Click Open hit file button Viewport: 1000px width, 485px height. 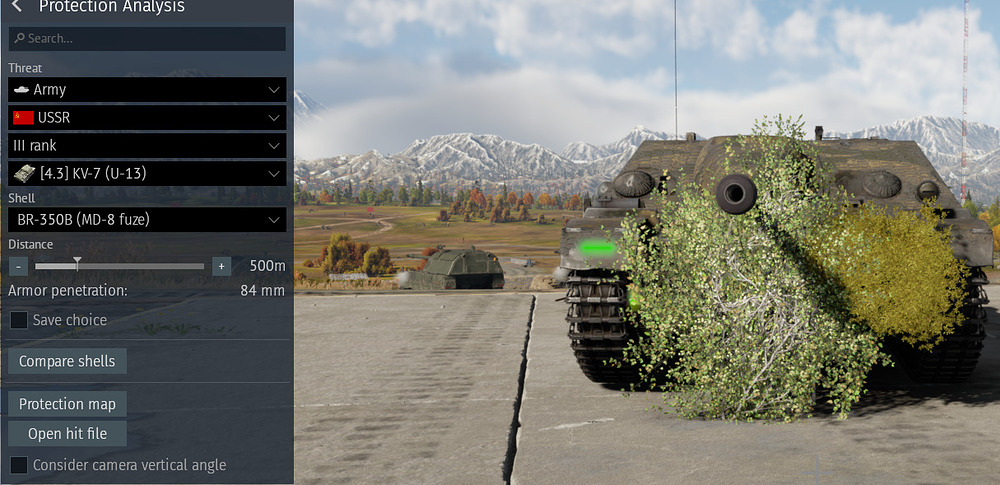pyautogui.click(x=67, y=434)
